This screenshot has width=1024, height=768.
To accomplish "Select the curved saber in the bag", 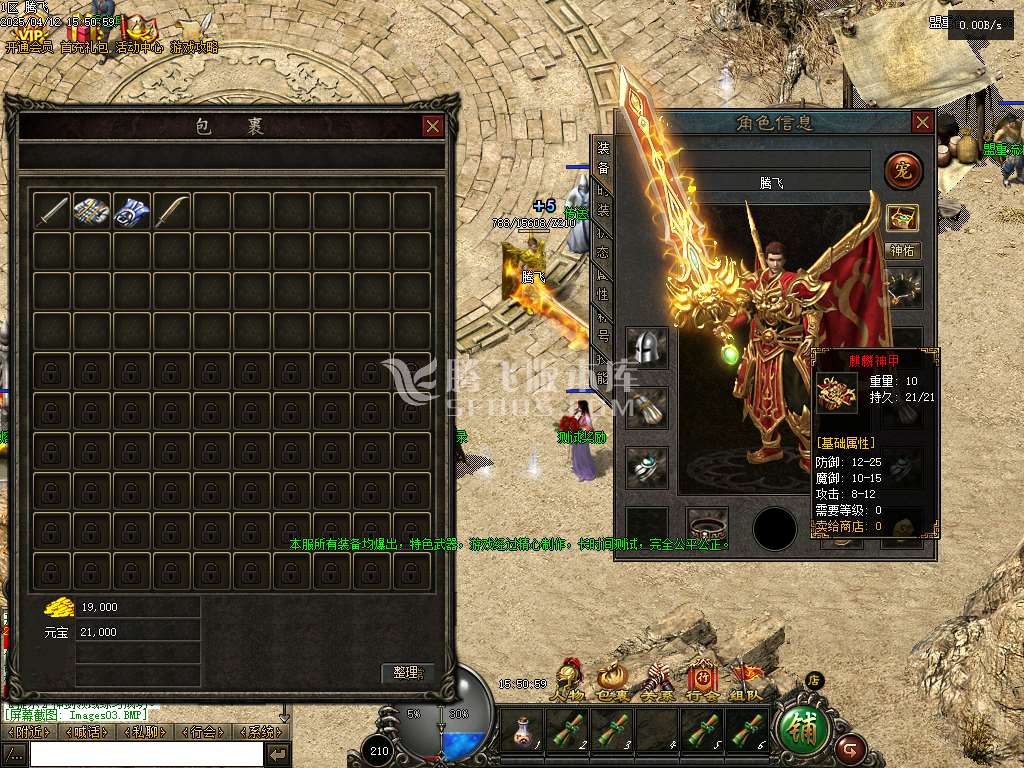I will 172,211.
